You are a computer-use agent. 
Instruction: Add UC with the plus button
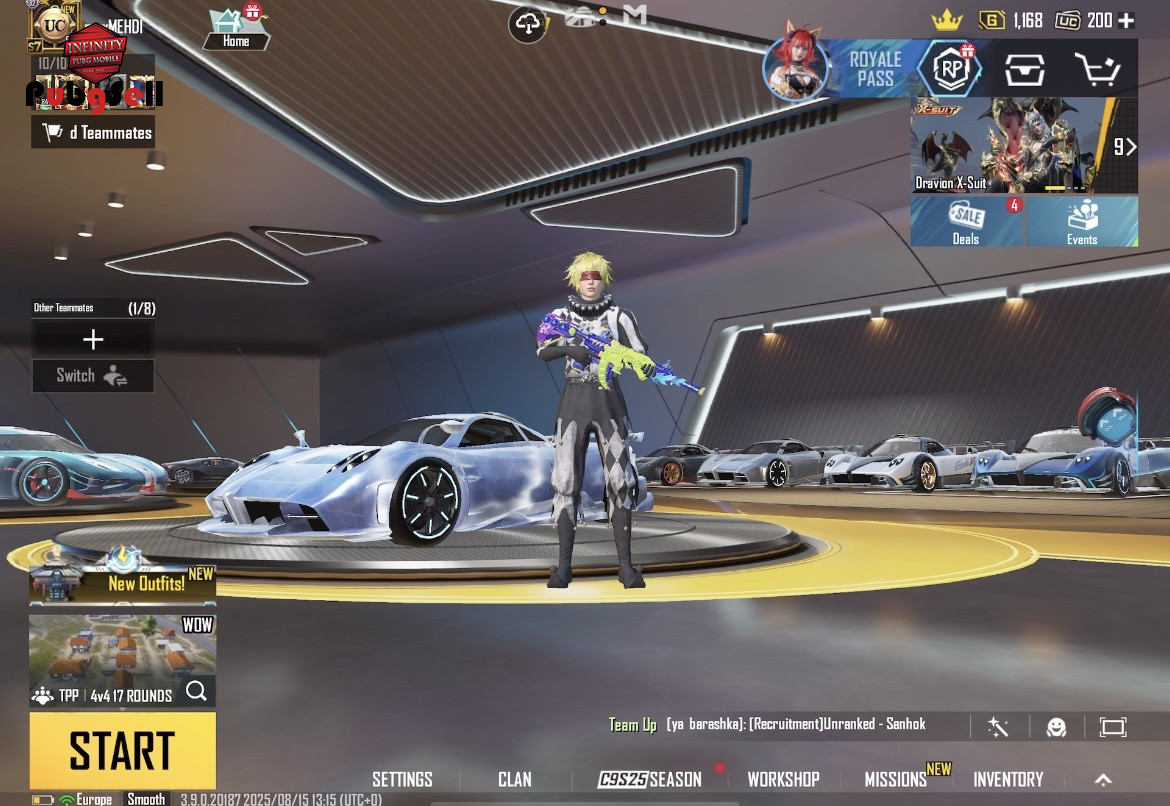click(x=1126, y=21)
